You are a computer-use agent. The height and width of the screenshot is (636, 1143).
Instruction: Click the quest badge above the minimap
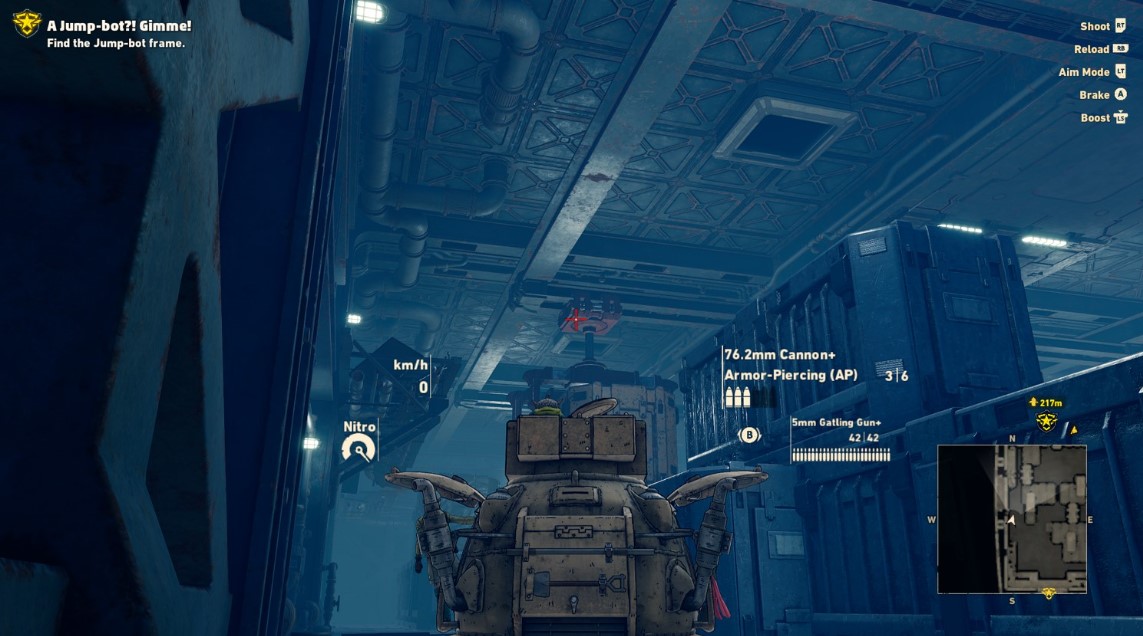pos(1047,422)
